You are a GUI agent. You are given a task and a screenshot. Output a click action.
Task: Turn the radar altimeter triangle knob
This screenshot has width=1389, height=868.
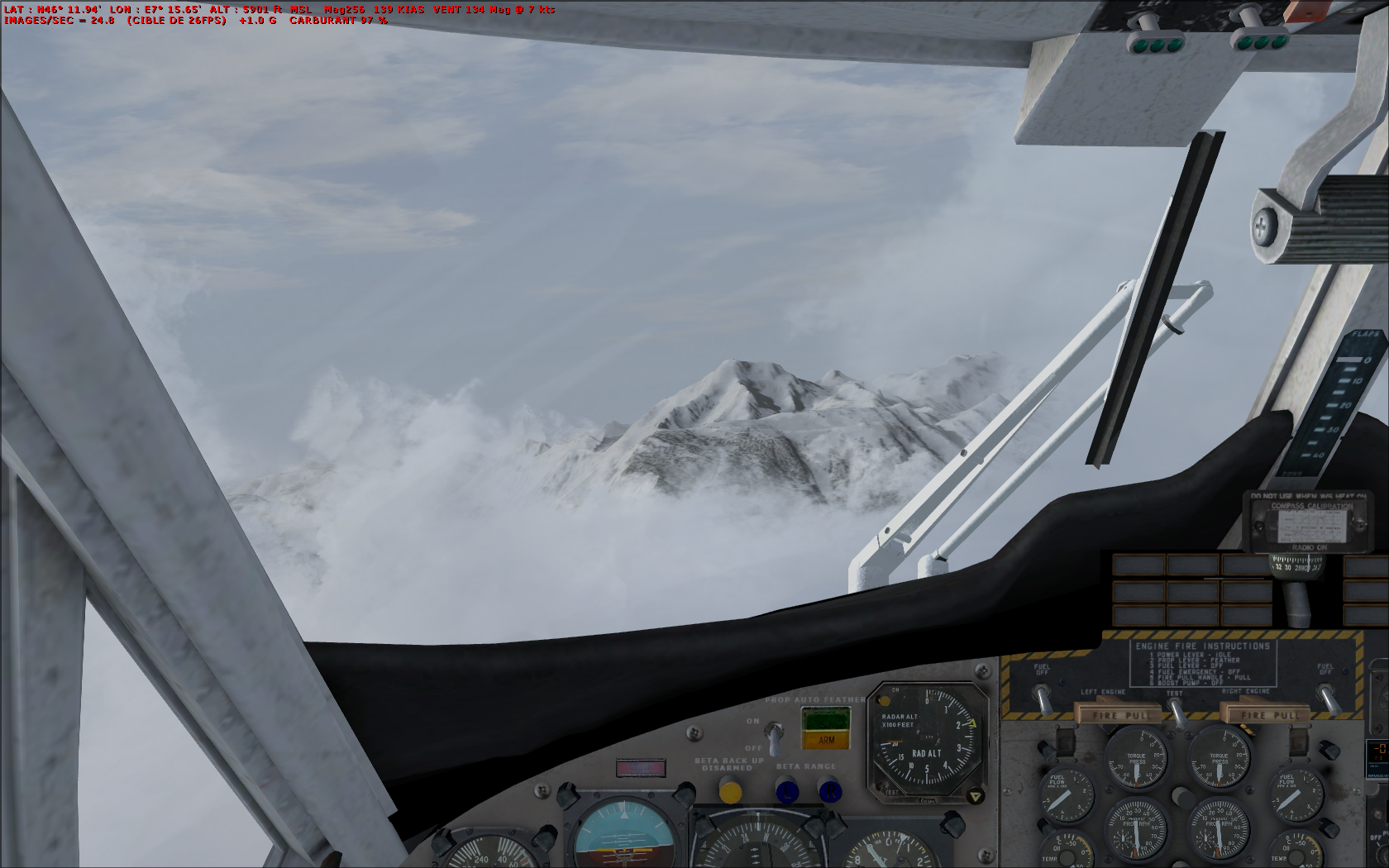pos(976,797)
